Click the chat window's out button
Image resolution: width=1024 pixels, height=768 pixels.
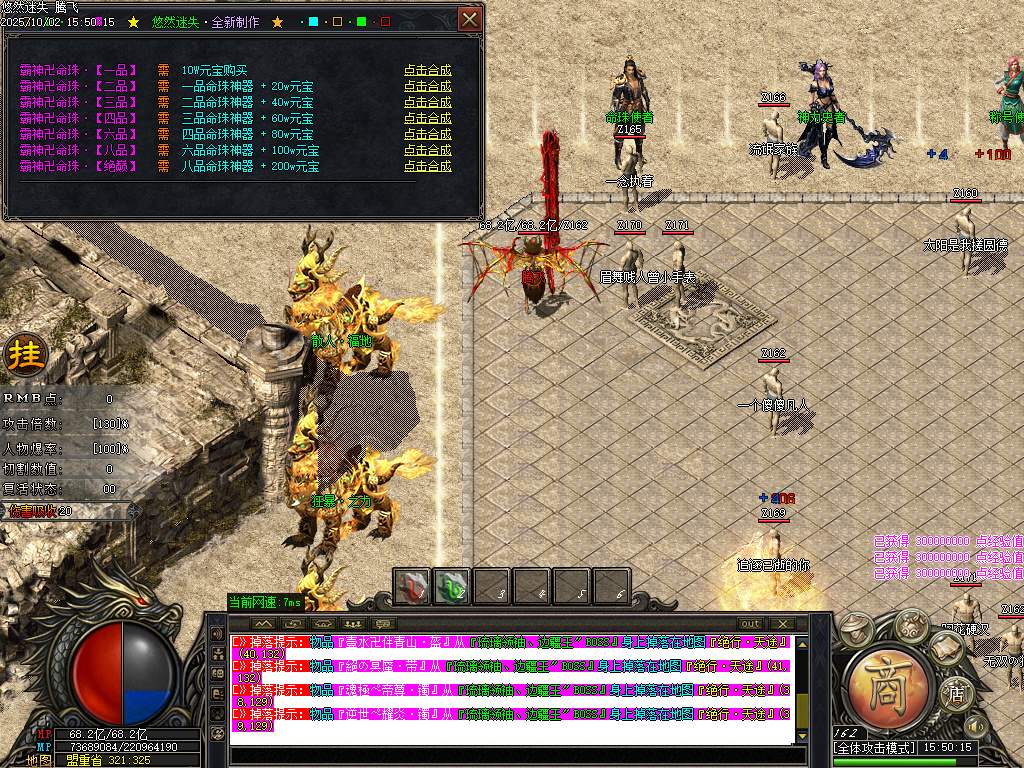(750, 623)
